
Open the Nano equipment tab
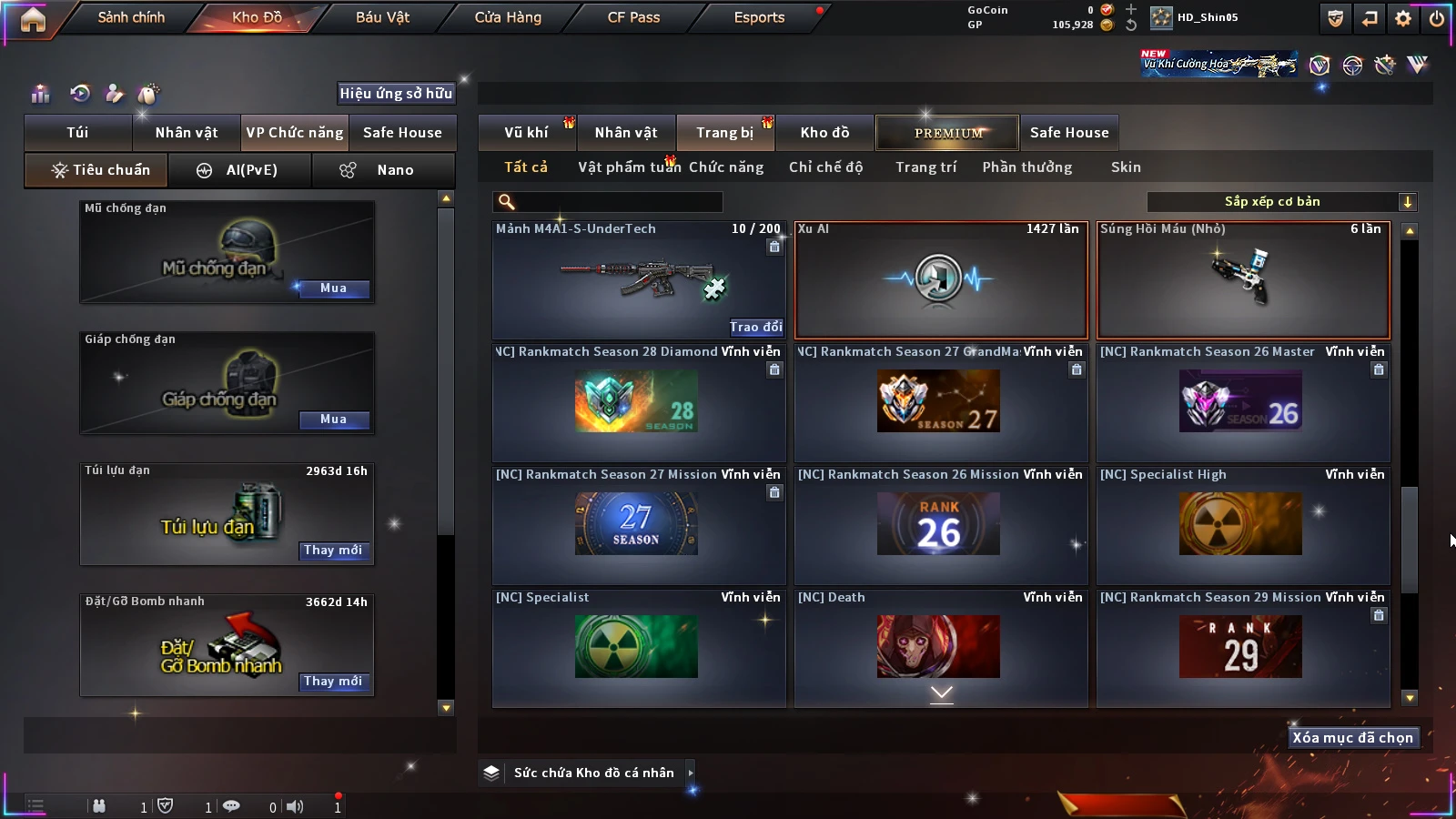(x=383, y=170)
